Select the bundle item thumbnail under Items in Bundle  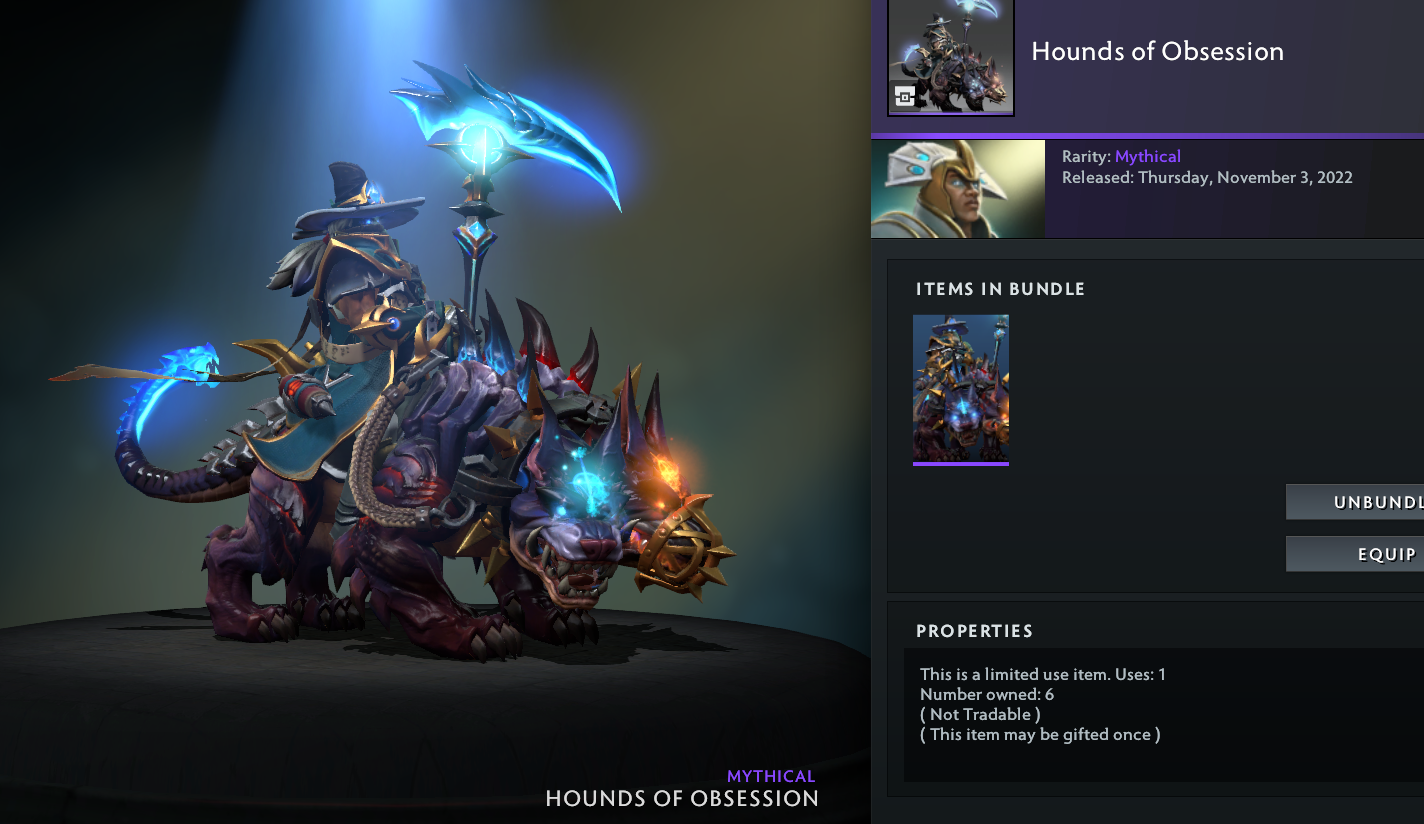(x=961, y=388)
